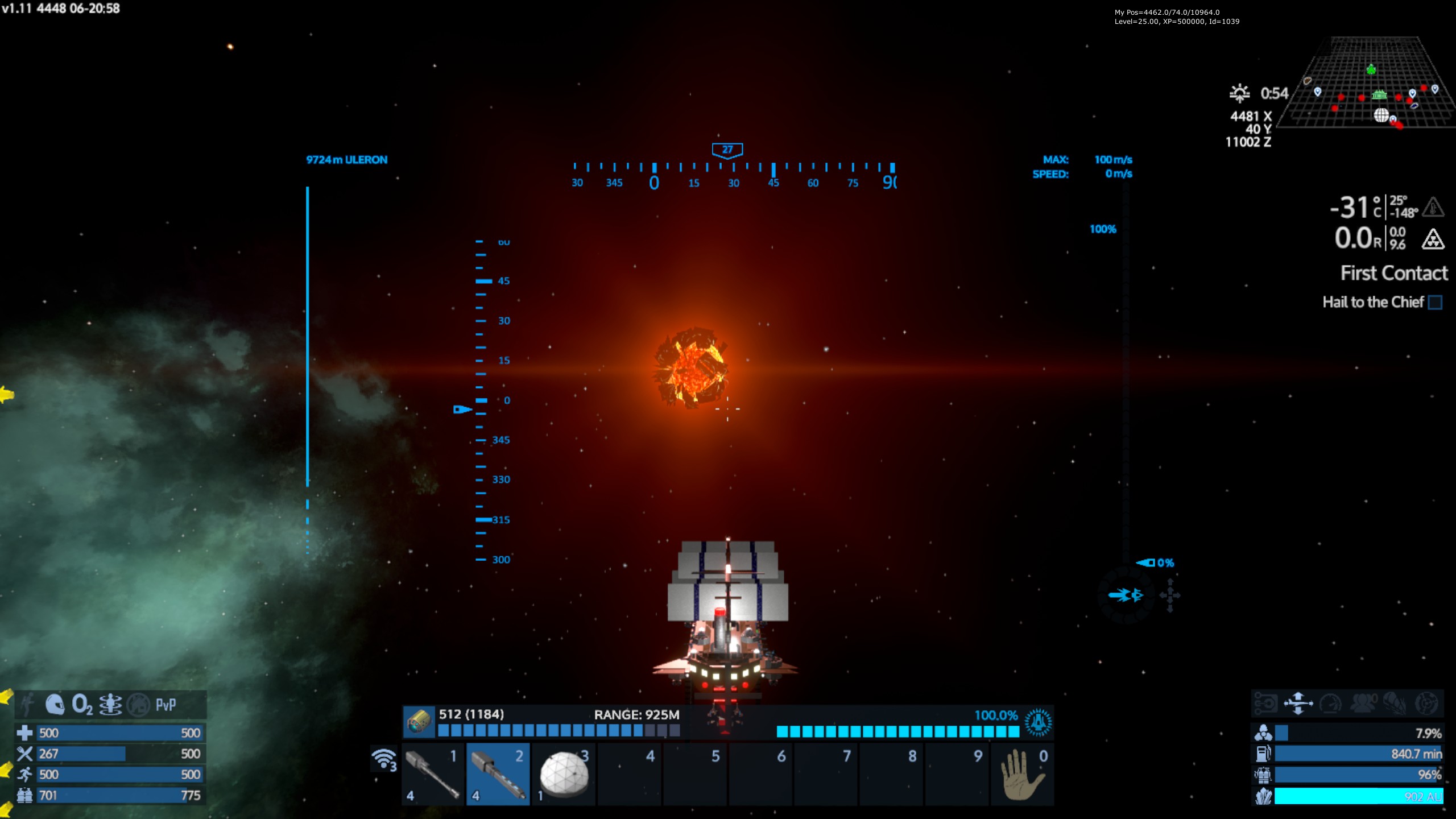This screenshot has width=1456, height=819.
Task: Click the shield emblem beside 100.0%
Action: [1038, 722]
